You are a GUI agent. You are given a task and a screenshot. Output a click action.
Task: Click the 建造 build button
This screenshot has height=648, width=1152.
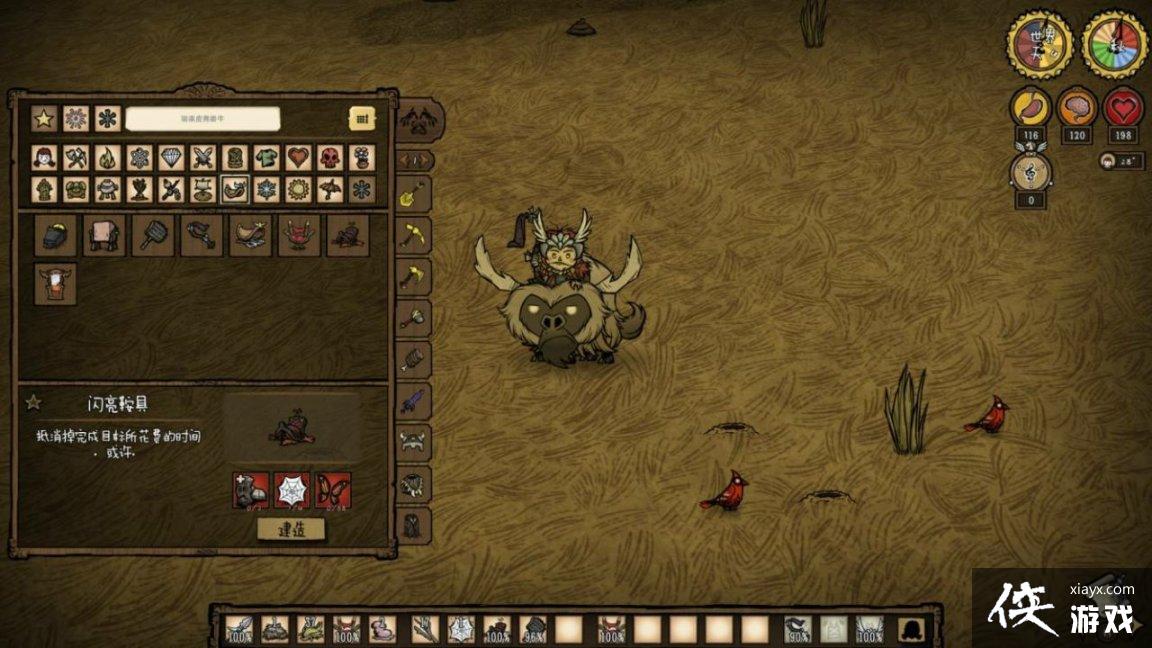point(291,529)
